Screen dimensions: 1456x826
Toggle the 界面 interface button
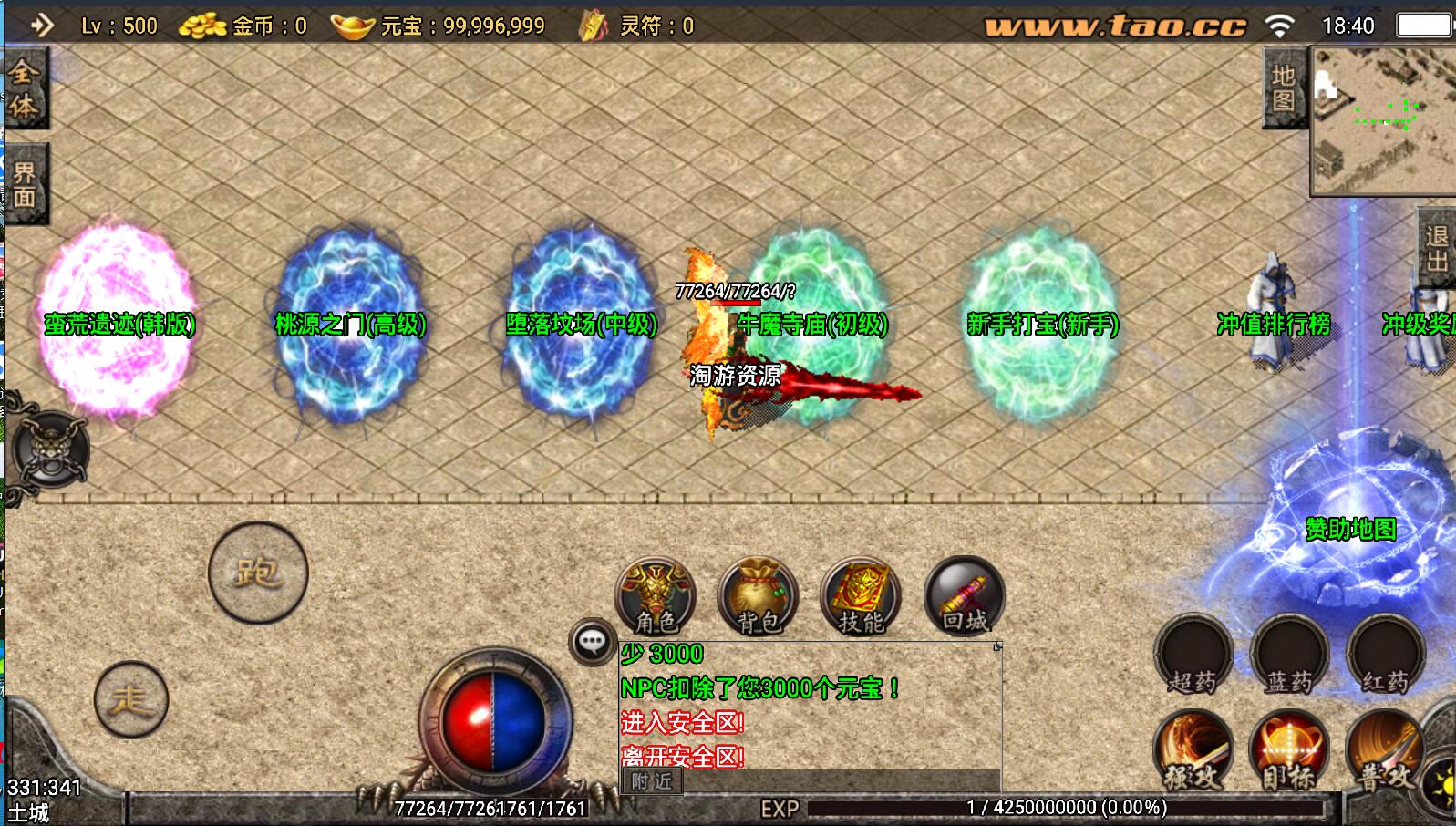[x=25, y=184]
